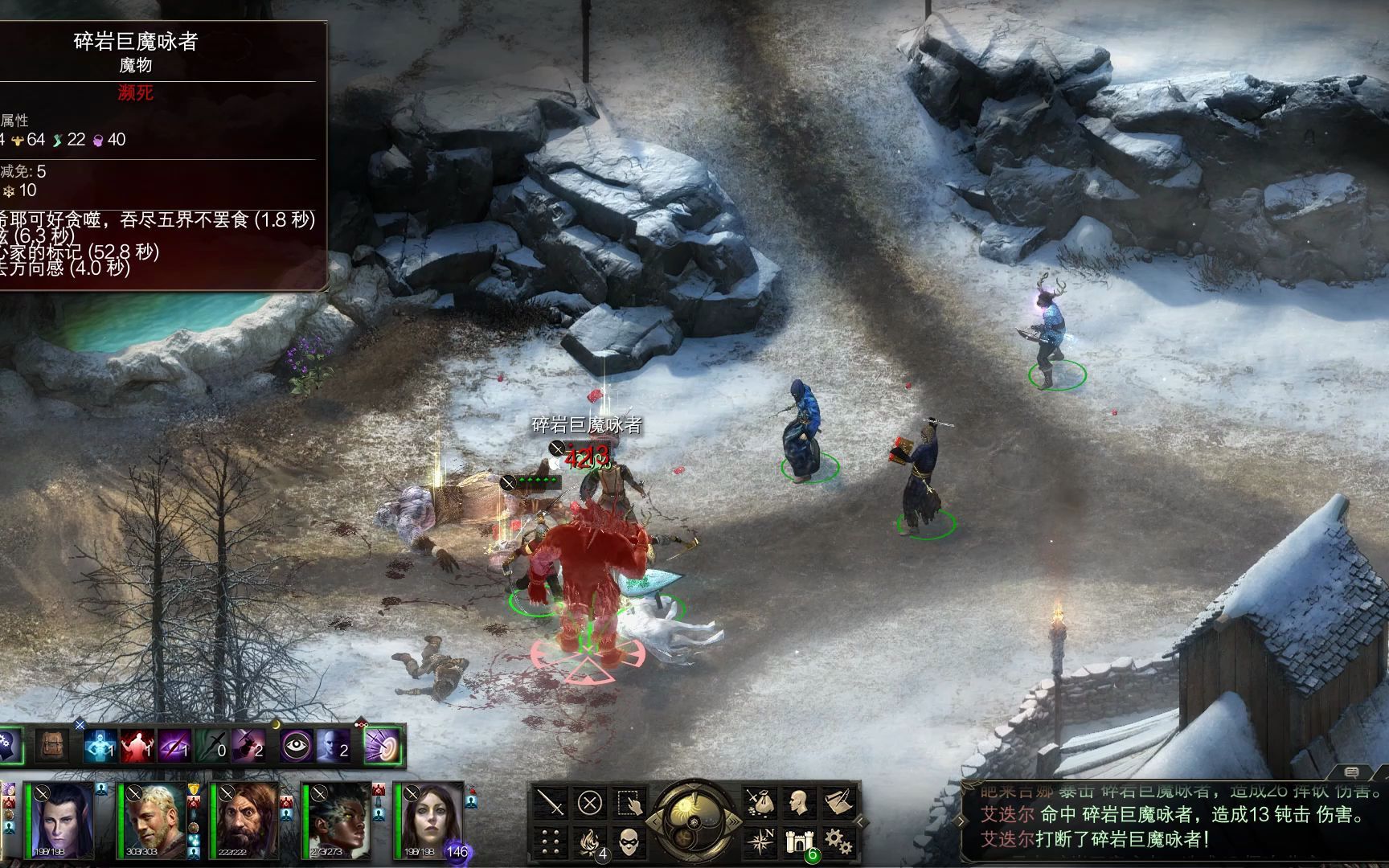Viewport: 1389px width, 868px height.
Task: Select the brown-bearded man's portrait
Action: pos(245,821)
